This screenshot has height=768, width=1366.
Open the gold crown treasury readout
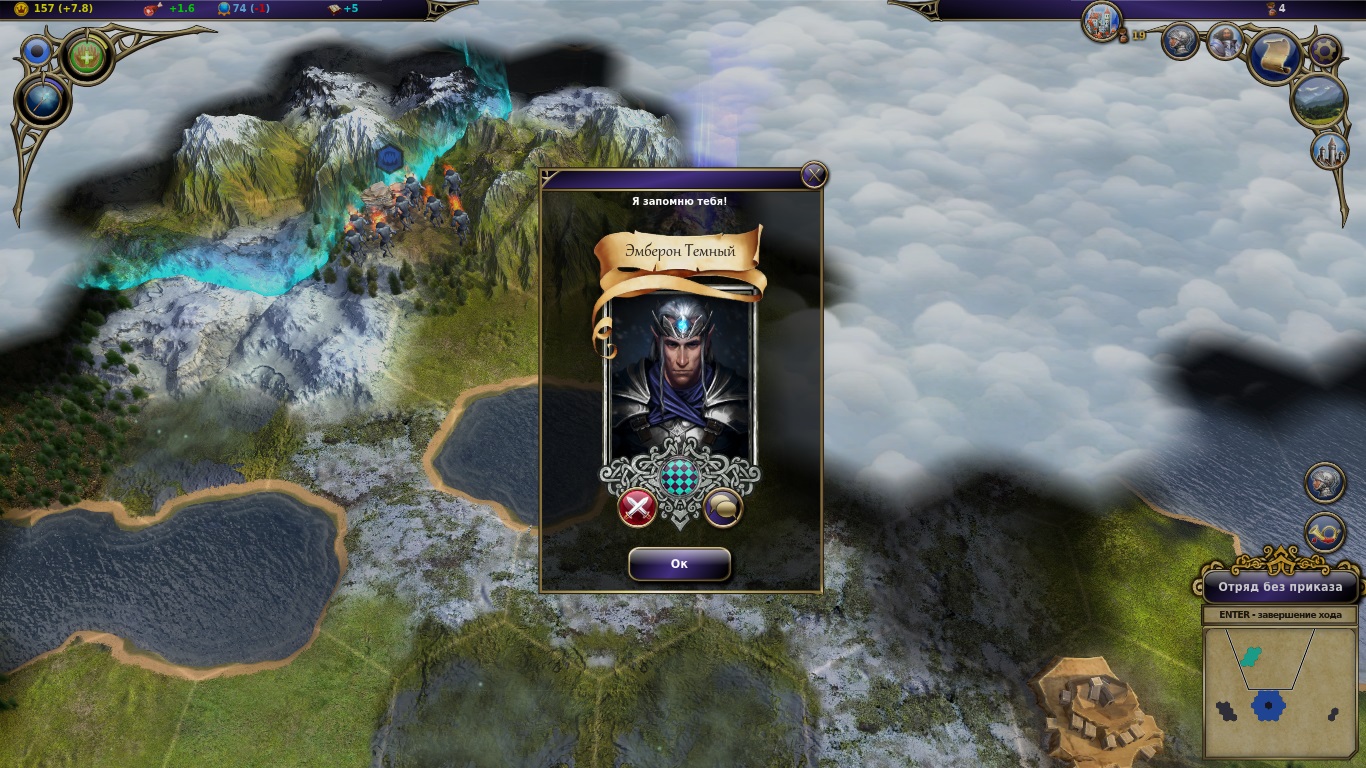[x=50, y=9]
